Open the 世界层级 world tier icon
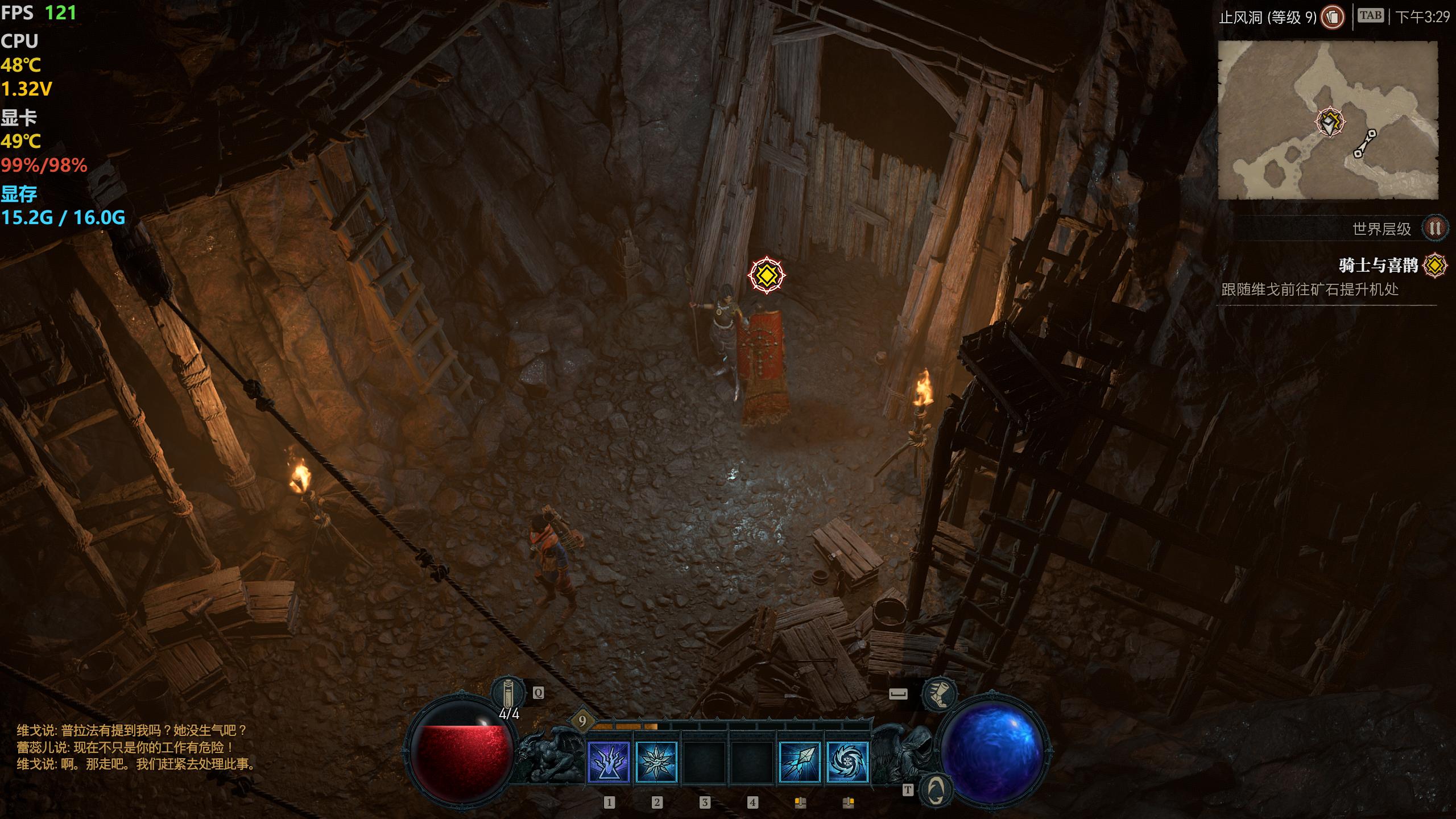Image resolution: width=1456 pixels, height=819 pixels. pos(1434,229)
